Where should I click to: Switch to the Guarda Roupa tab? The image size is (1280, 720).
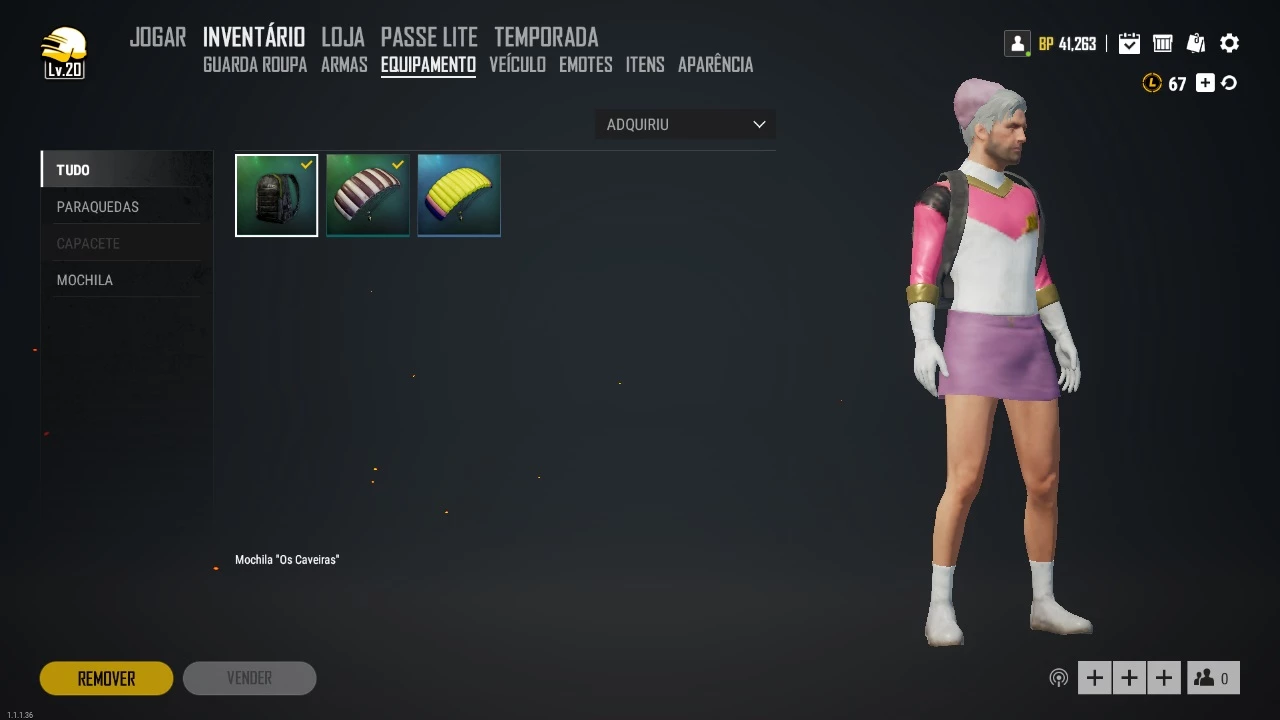[x=255, y=65]
